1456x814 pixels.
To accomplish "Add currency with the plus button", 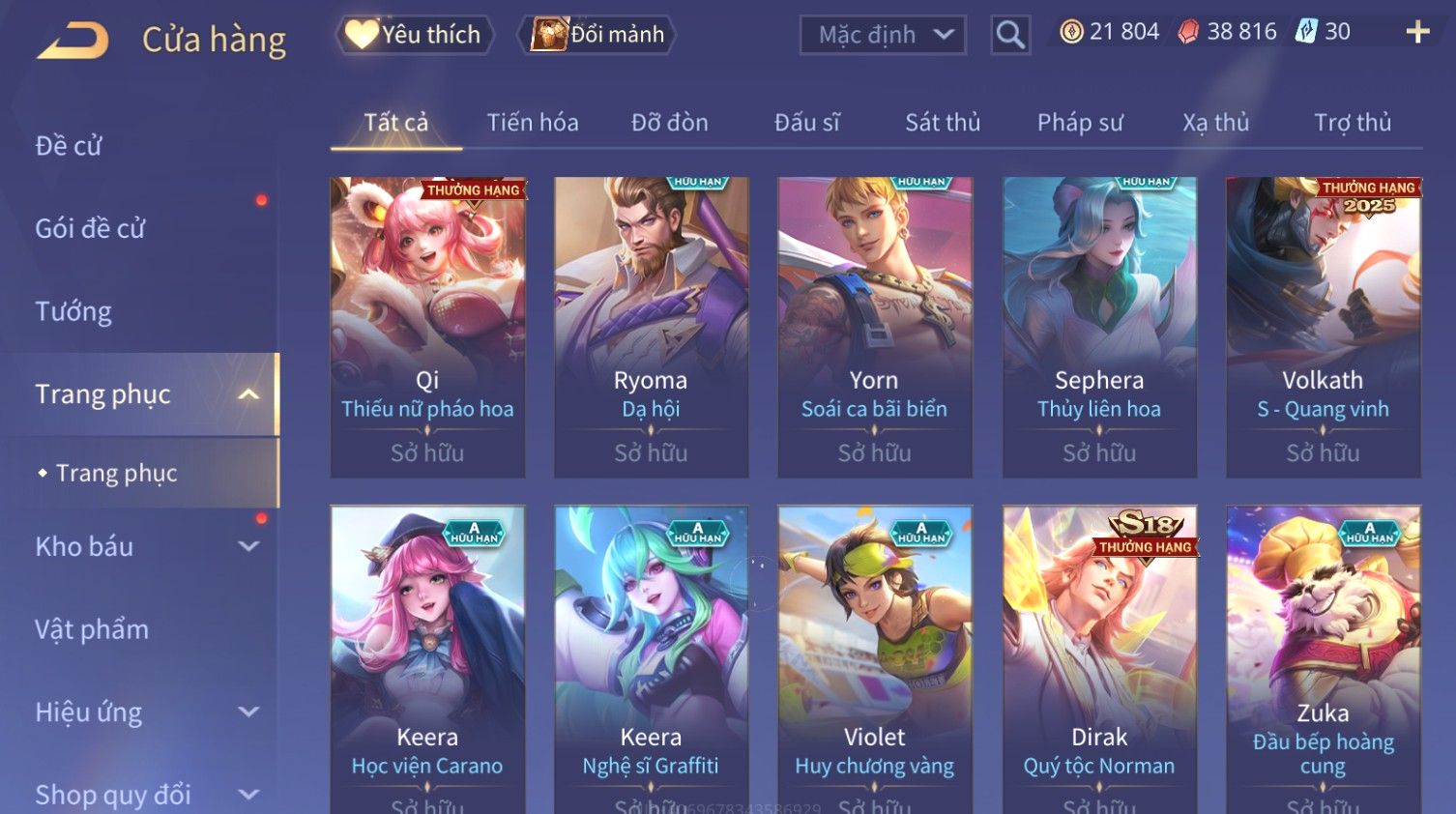I will tap(1417, 32).
